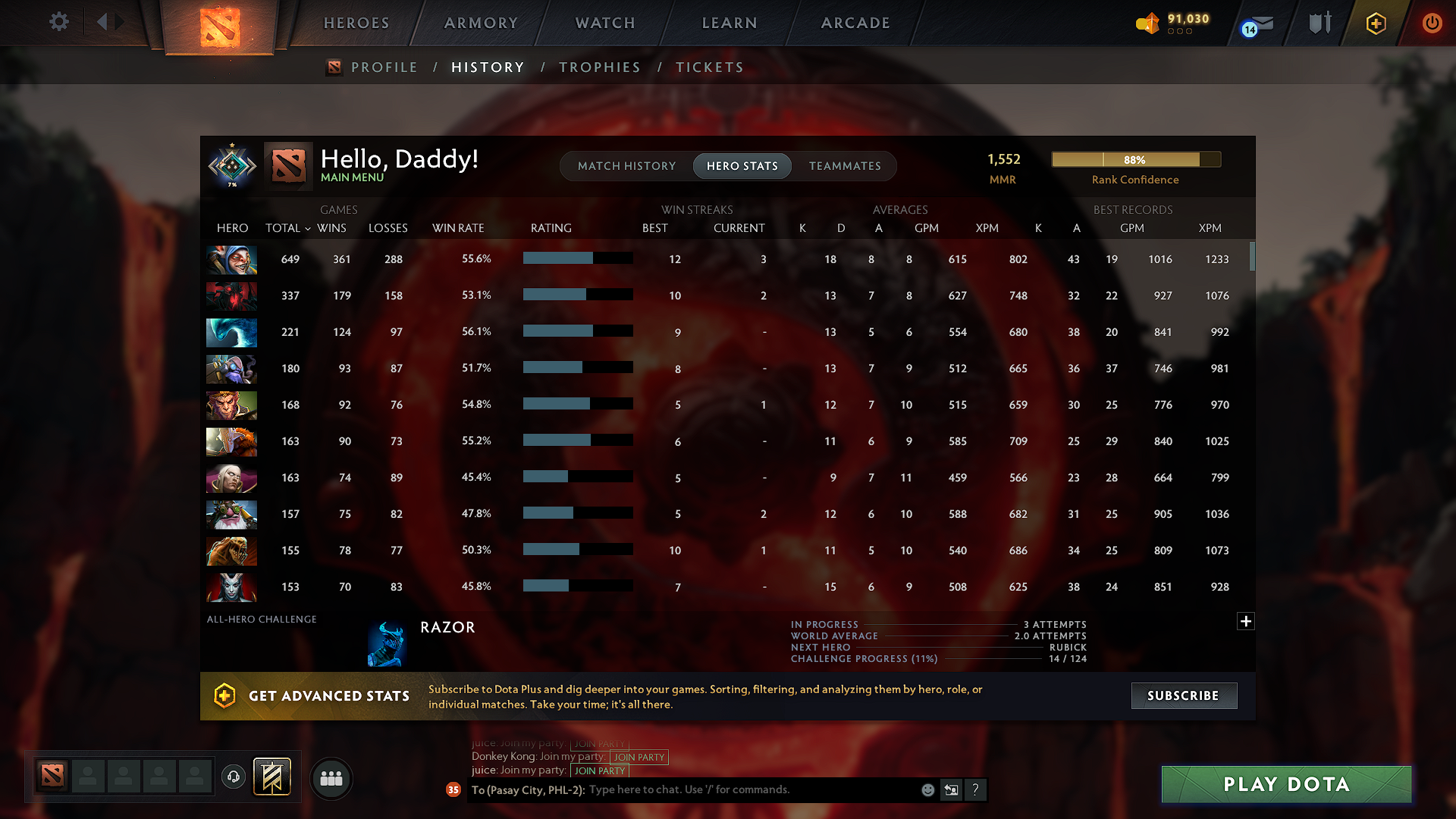Open the friends list people icon

(x=331, y=778)
